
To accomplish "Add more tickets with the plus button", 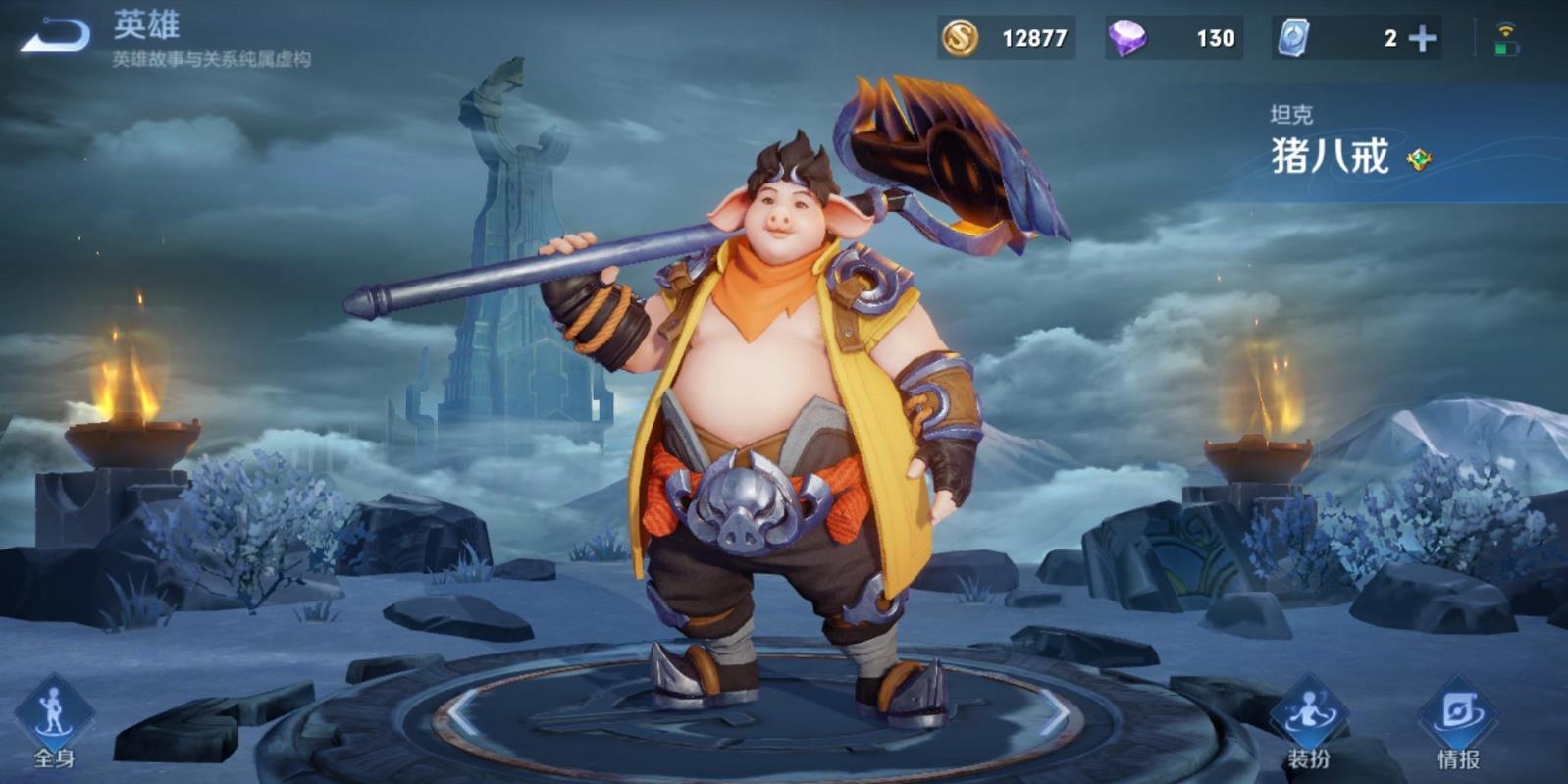I will tap(1422, 38).
